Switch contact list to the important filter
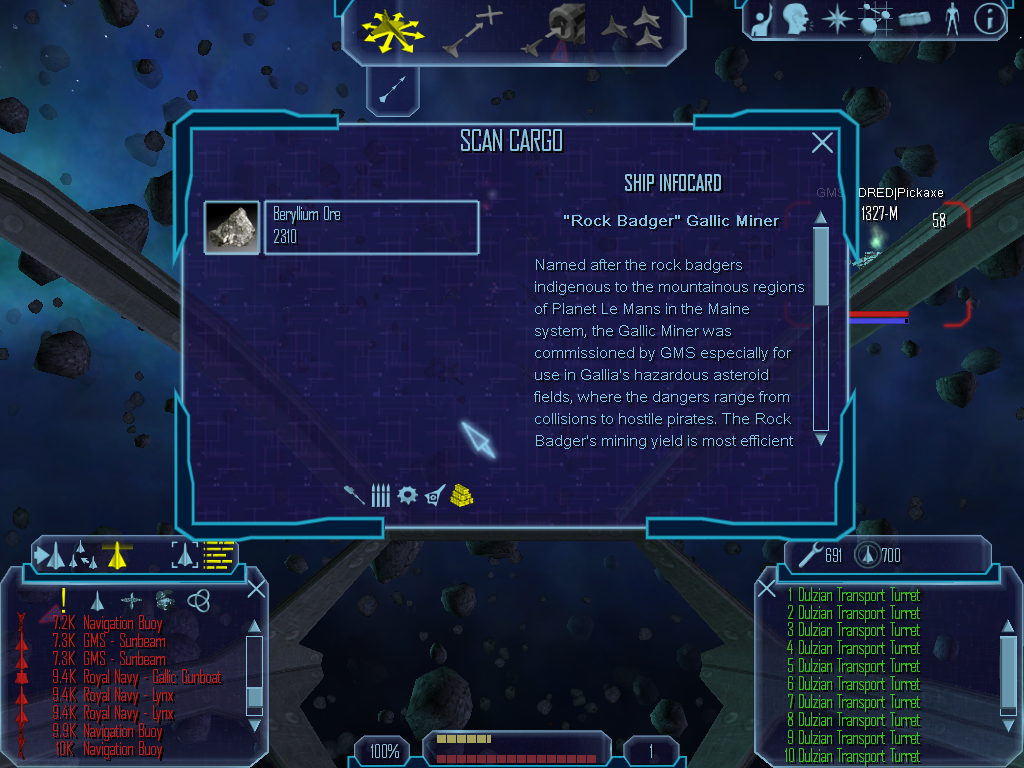 pos(64,600)
